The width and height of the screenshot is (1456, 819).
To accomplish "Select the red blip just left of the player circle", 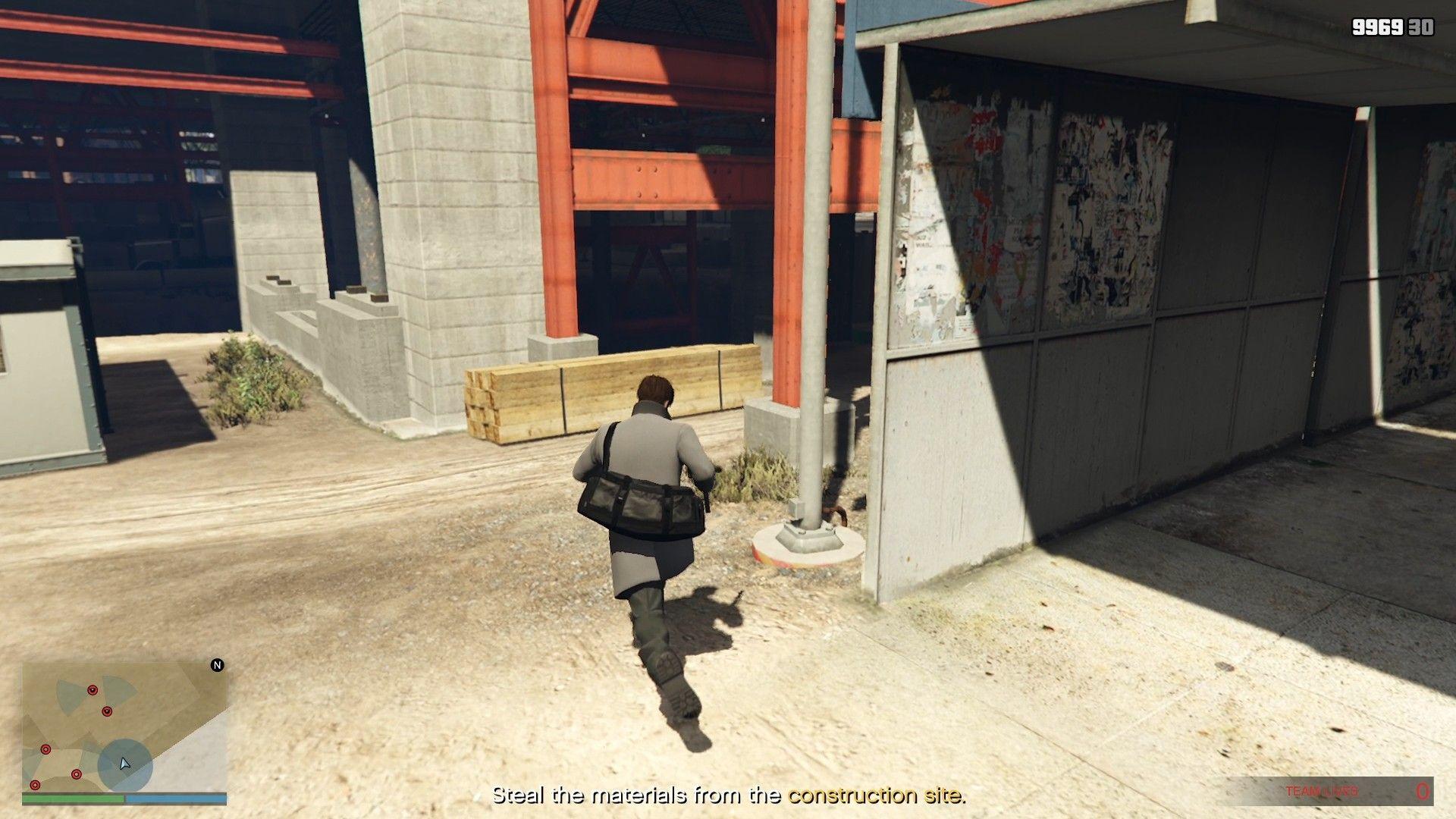I will tap(77, 774).
